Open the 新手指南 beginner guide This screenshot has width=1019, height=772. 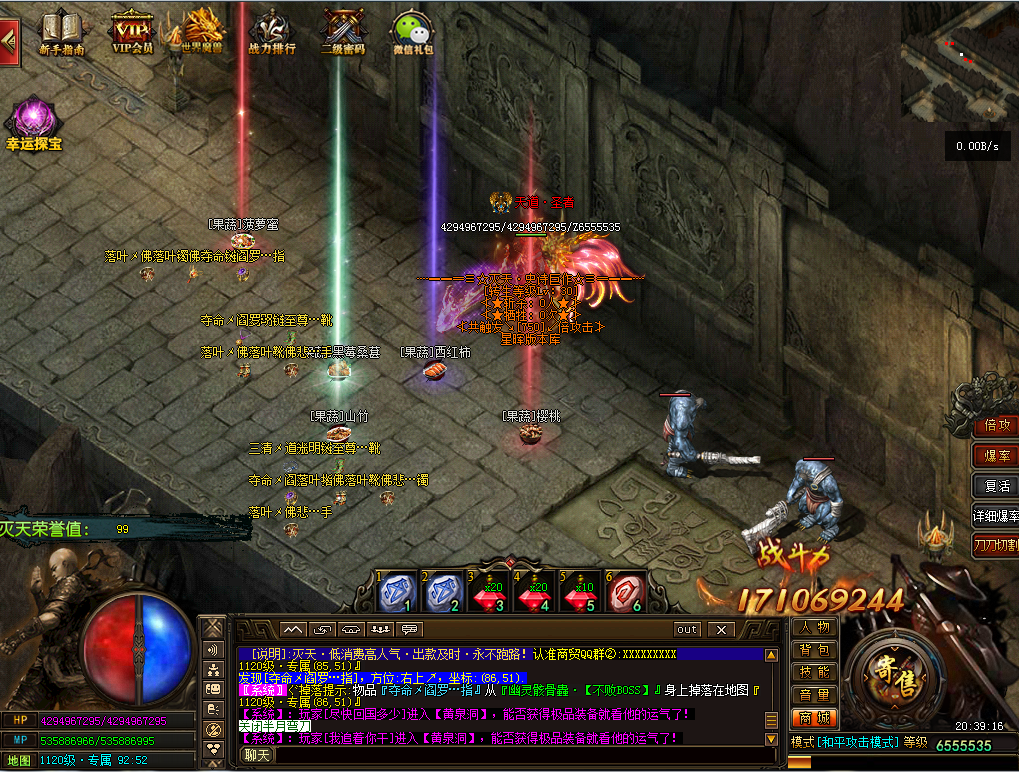click(61, 30)
